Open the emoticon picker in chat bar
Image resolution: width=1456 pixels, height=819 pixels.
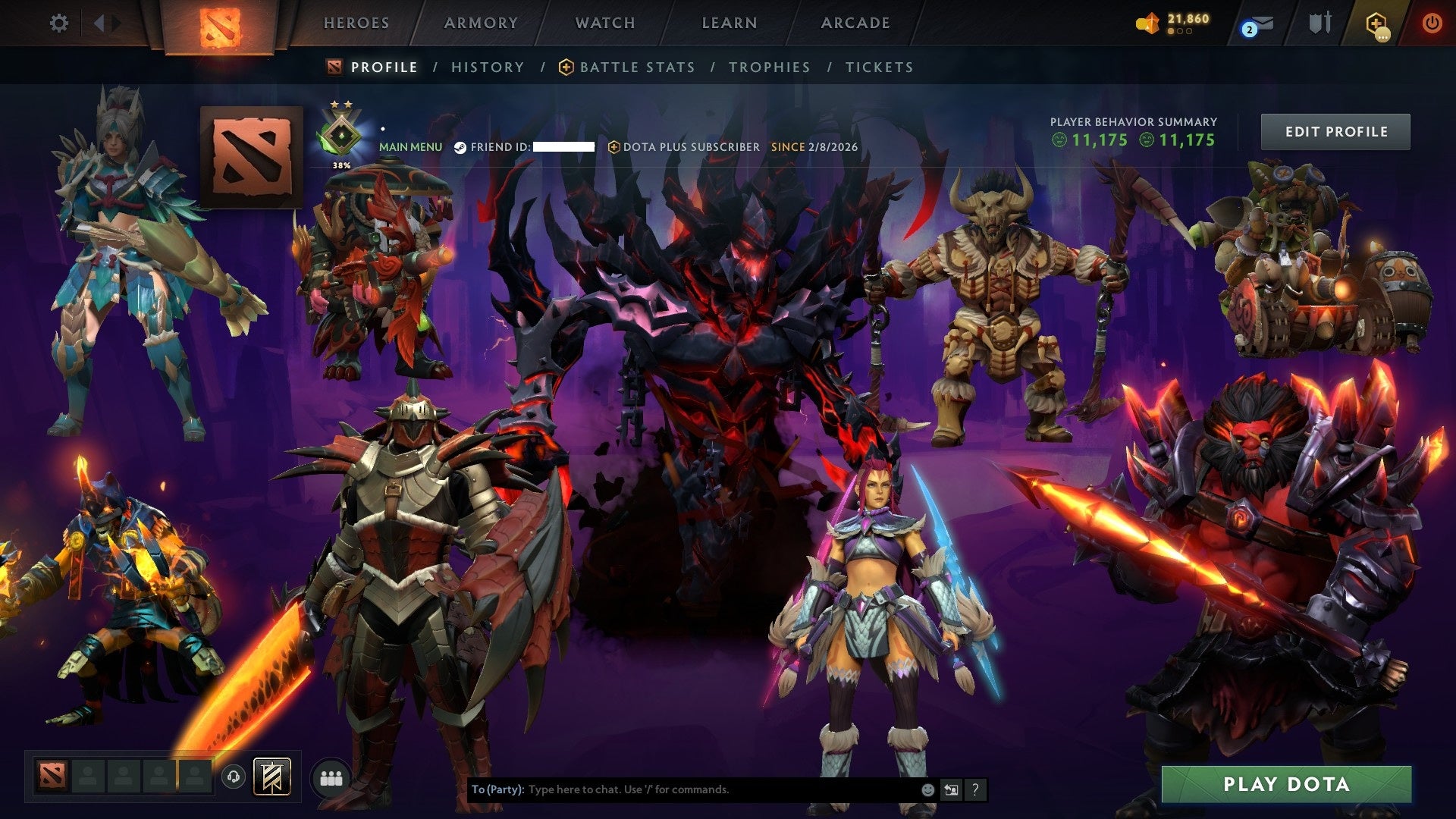(x=927, y=789)
